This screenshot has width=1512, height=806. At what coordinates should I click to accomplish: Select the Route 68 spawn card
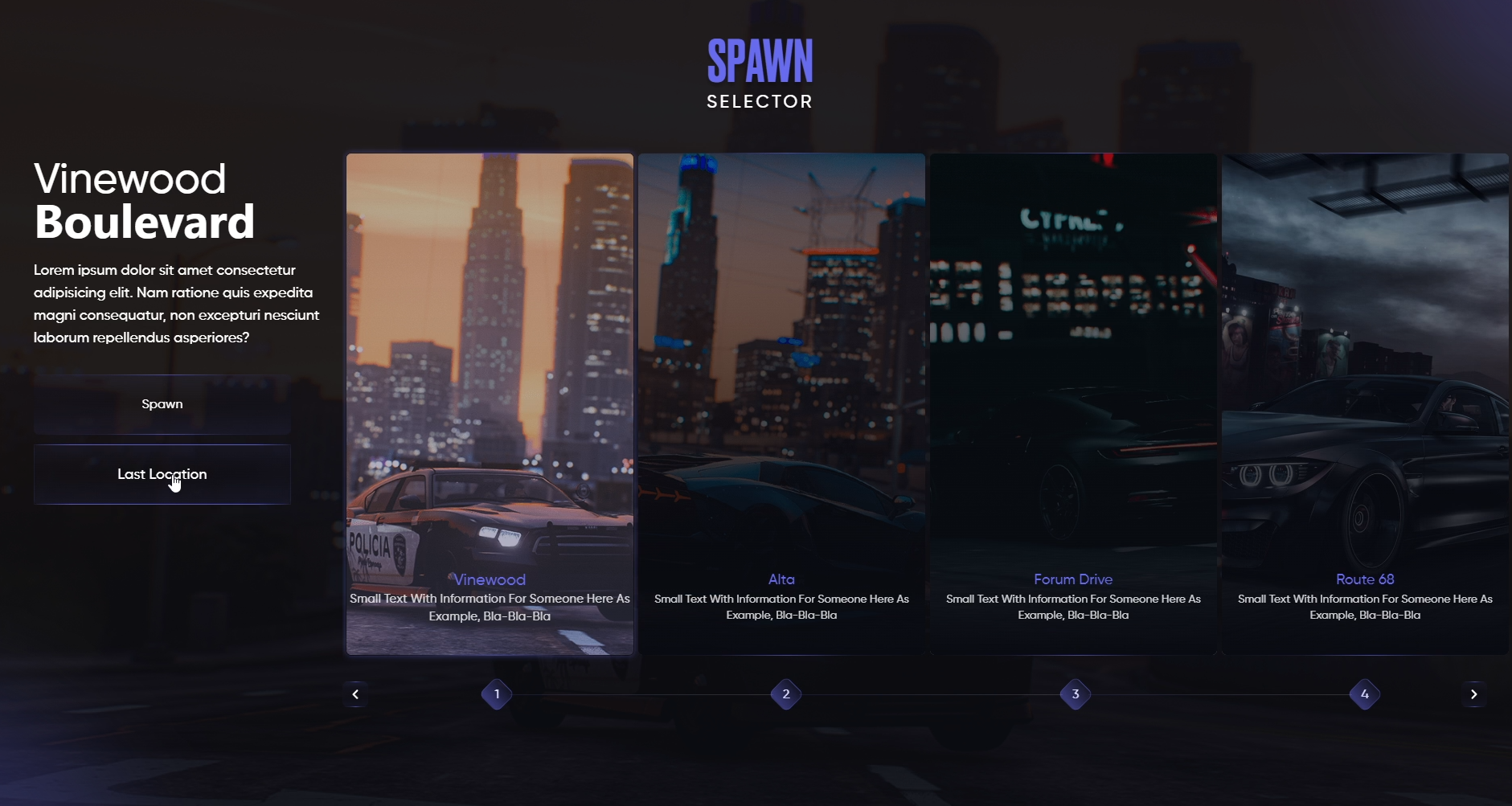(1364, 362)
